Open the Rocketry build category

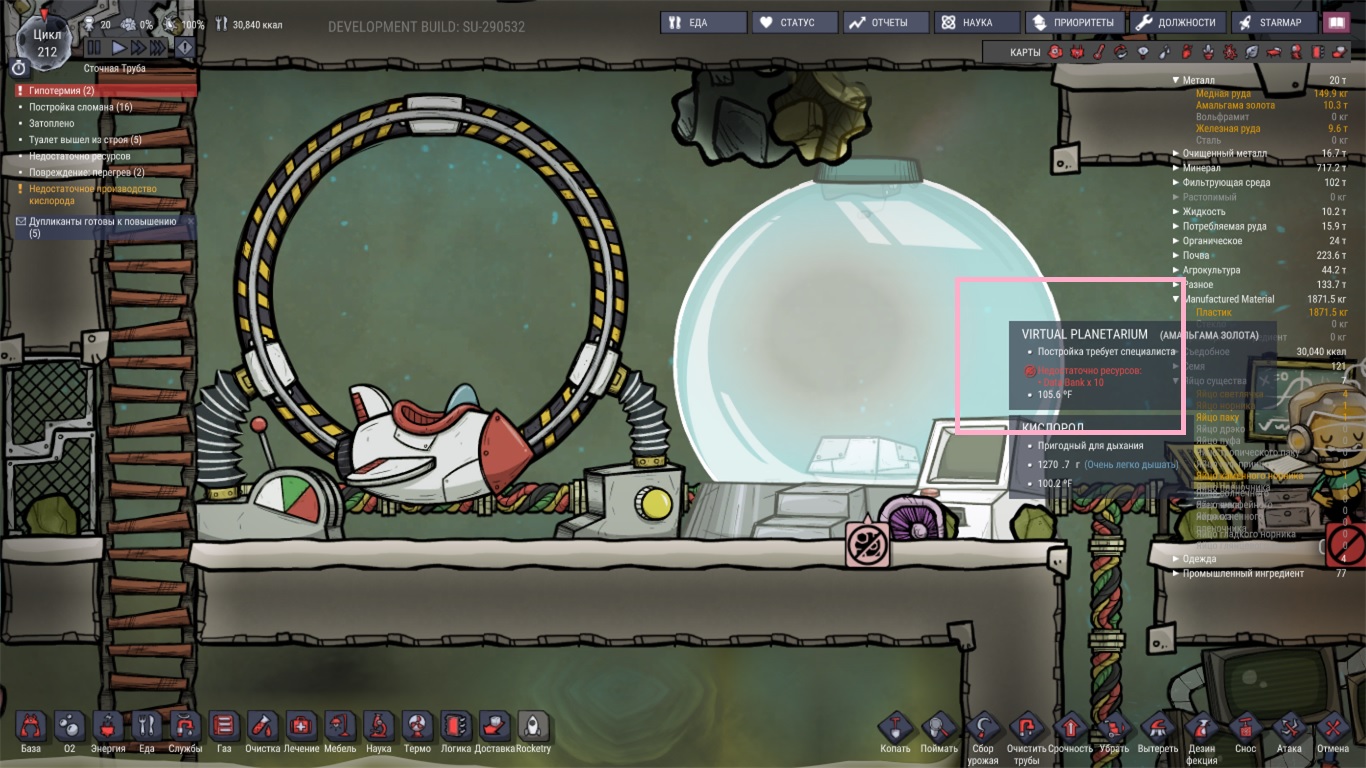click(535, 725)
